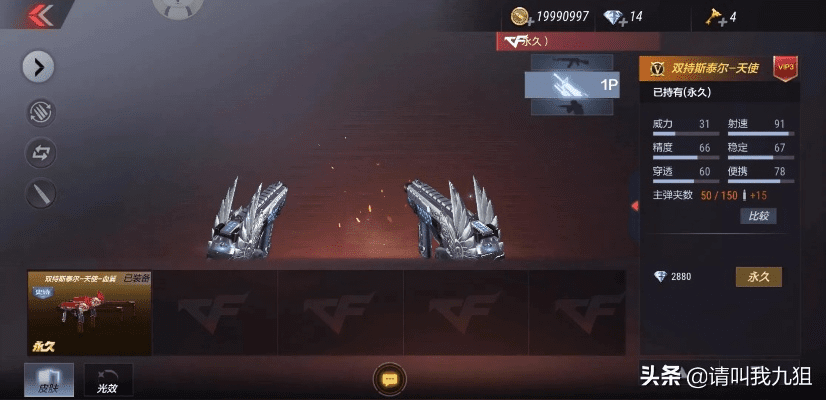Switch to the 光效 light effect tab

pos(107,379)
